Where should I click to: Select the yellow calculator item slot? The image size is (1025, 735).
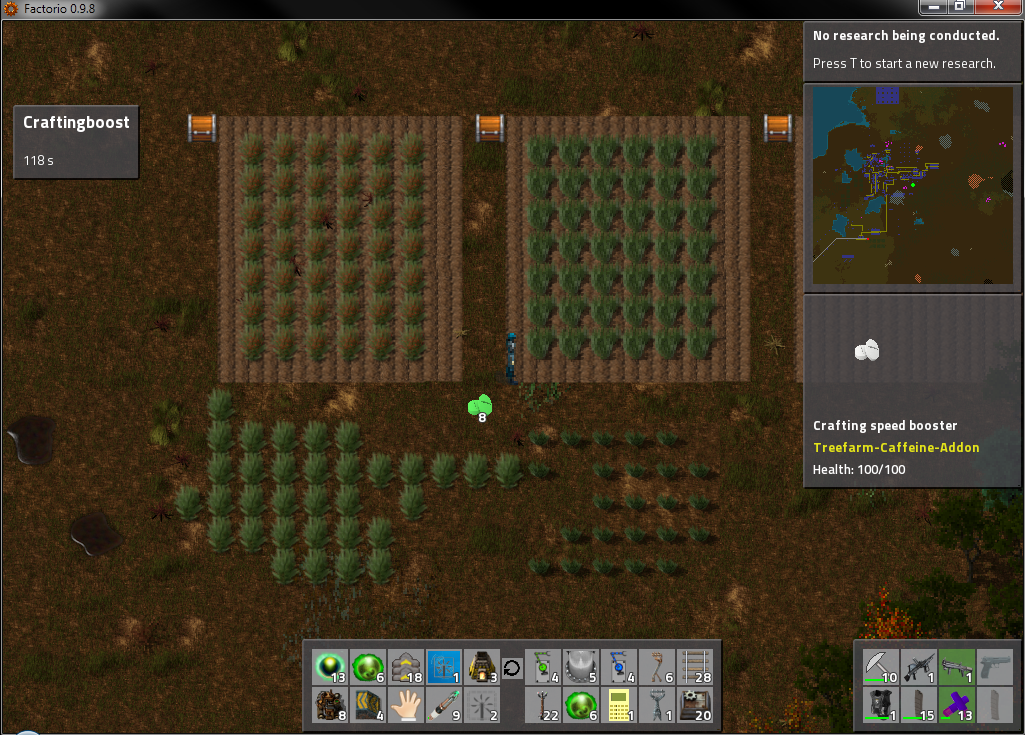point(619,705)
